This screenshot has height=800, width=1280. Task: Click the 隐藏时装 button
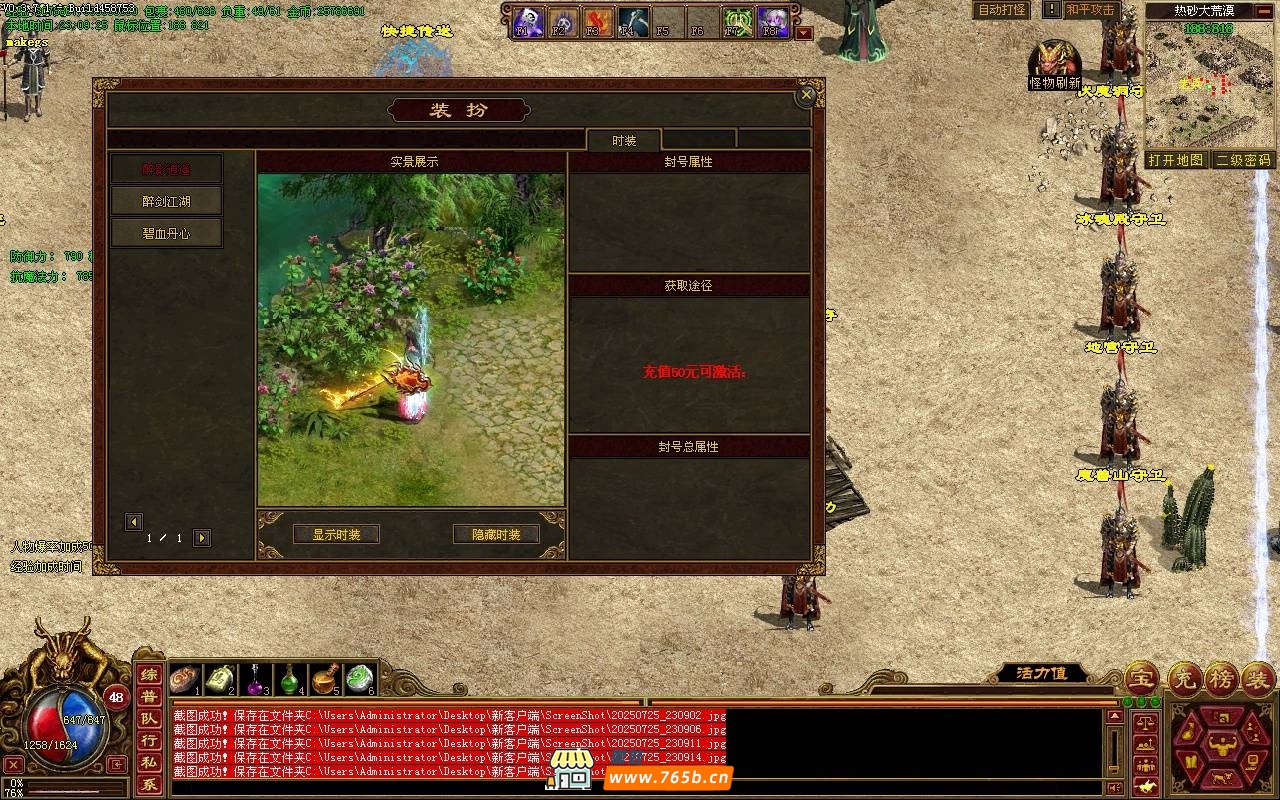tap(496, 535)
